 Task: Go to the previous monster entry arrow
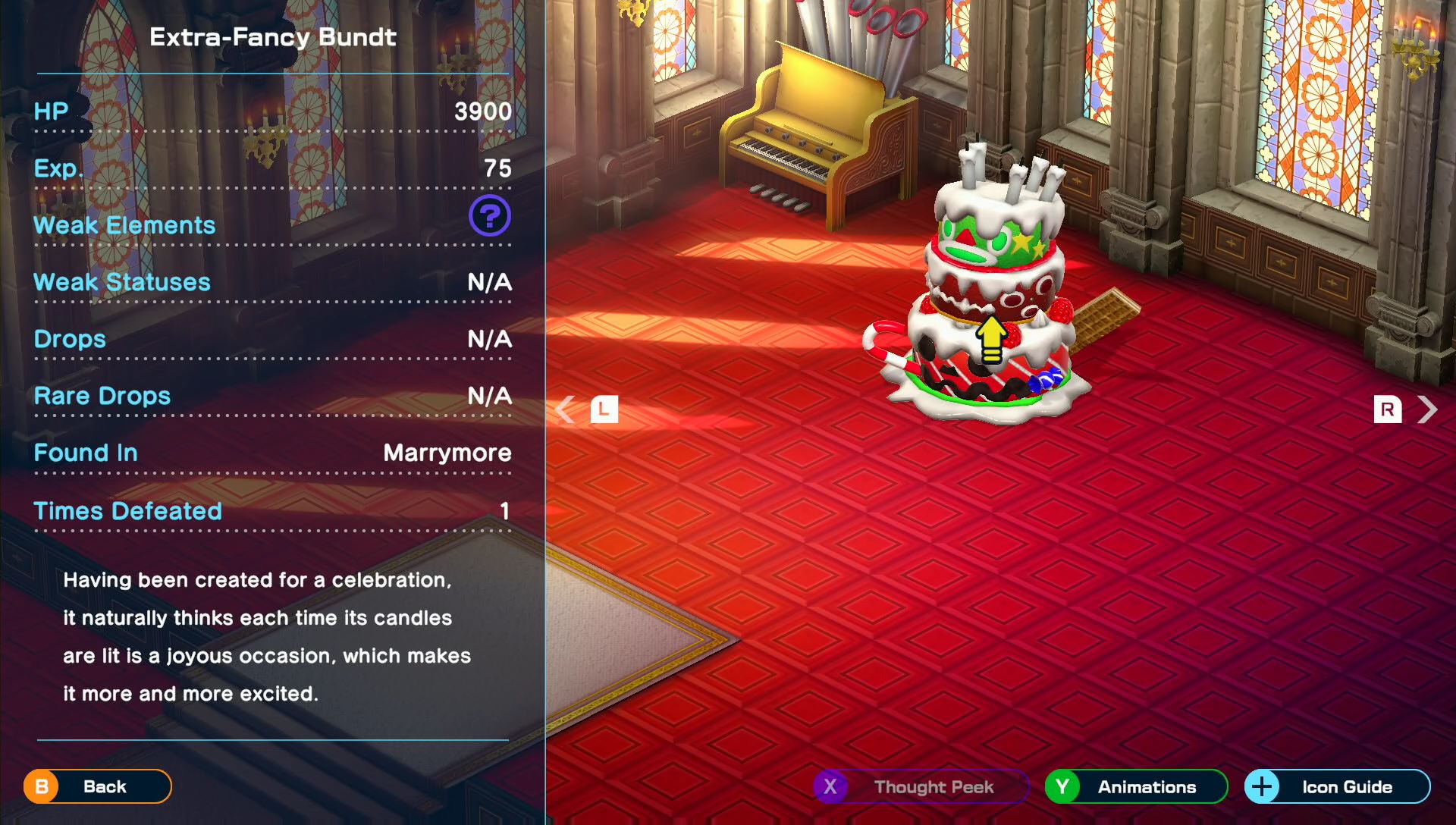pos(566,409)
